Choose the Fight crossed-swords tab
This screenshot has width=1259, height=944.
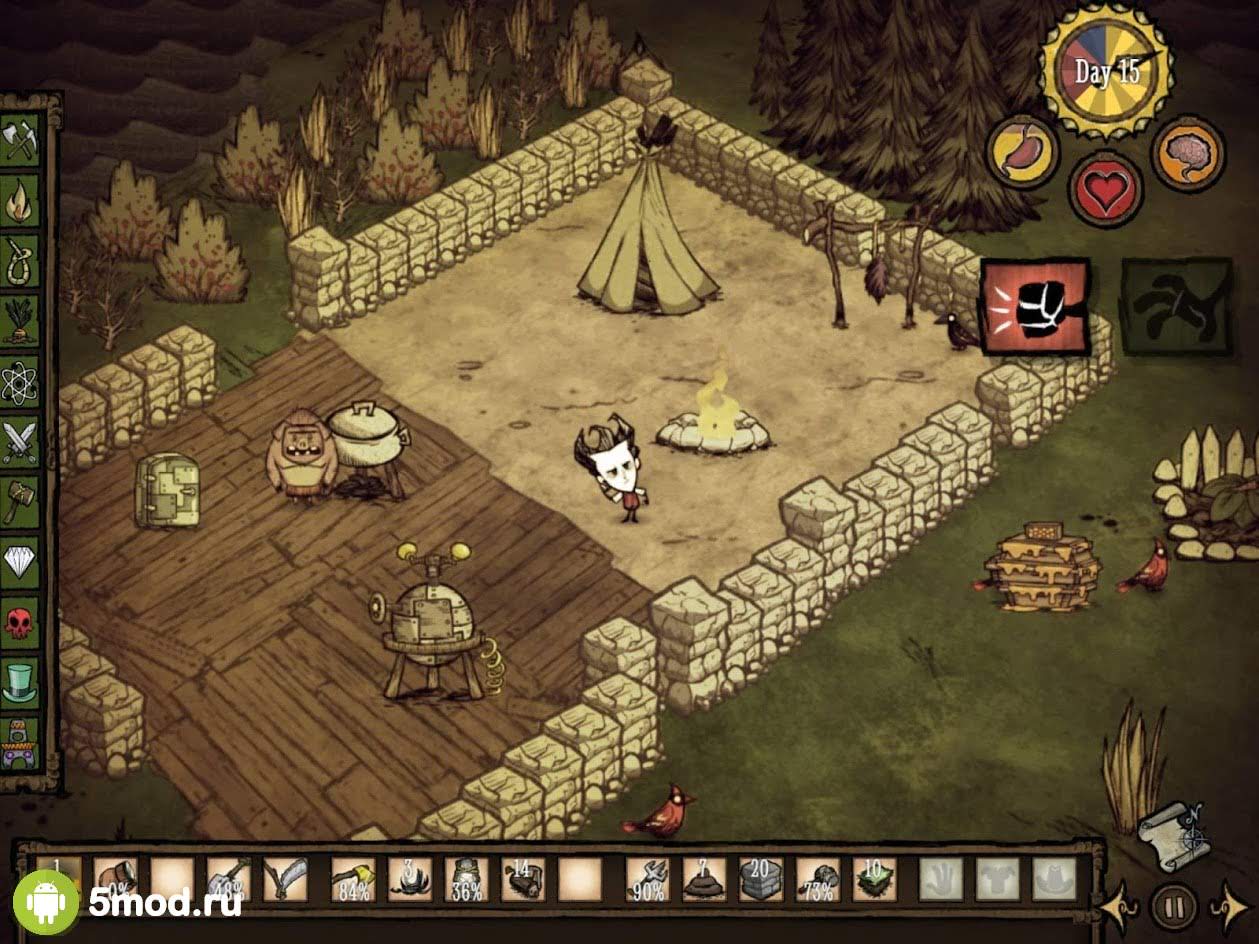[20, 441]
